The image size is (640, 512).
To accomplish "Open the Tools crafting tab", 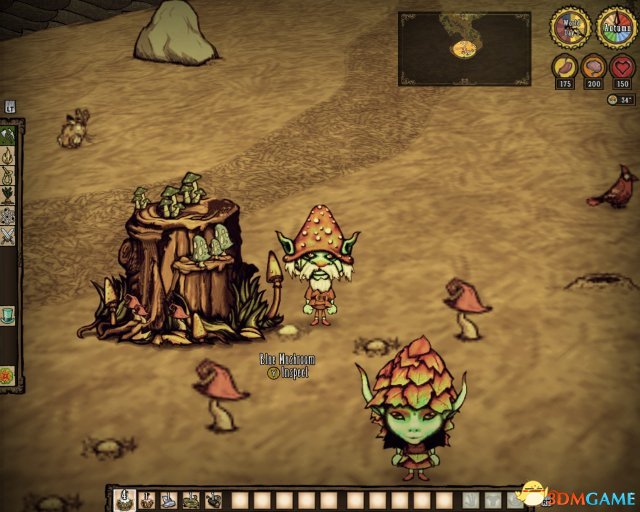I will click(x=9, y=133).
